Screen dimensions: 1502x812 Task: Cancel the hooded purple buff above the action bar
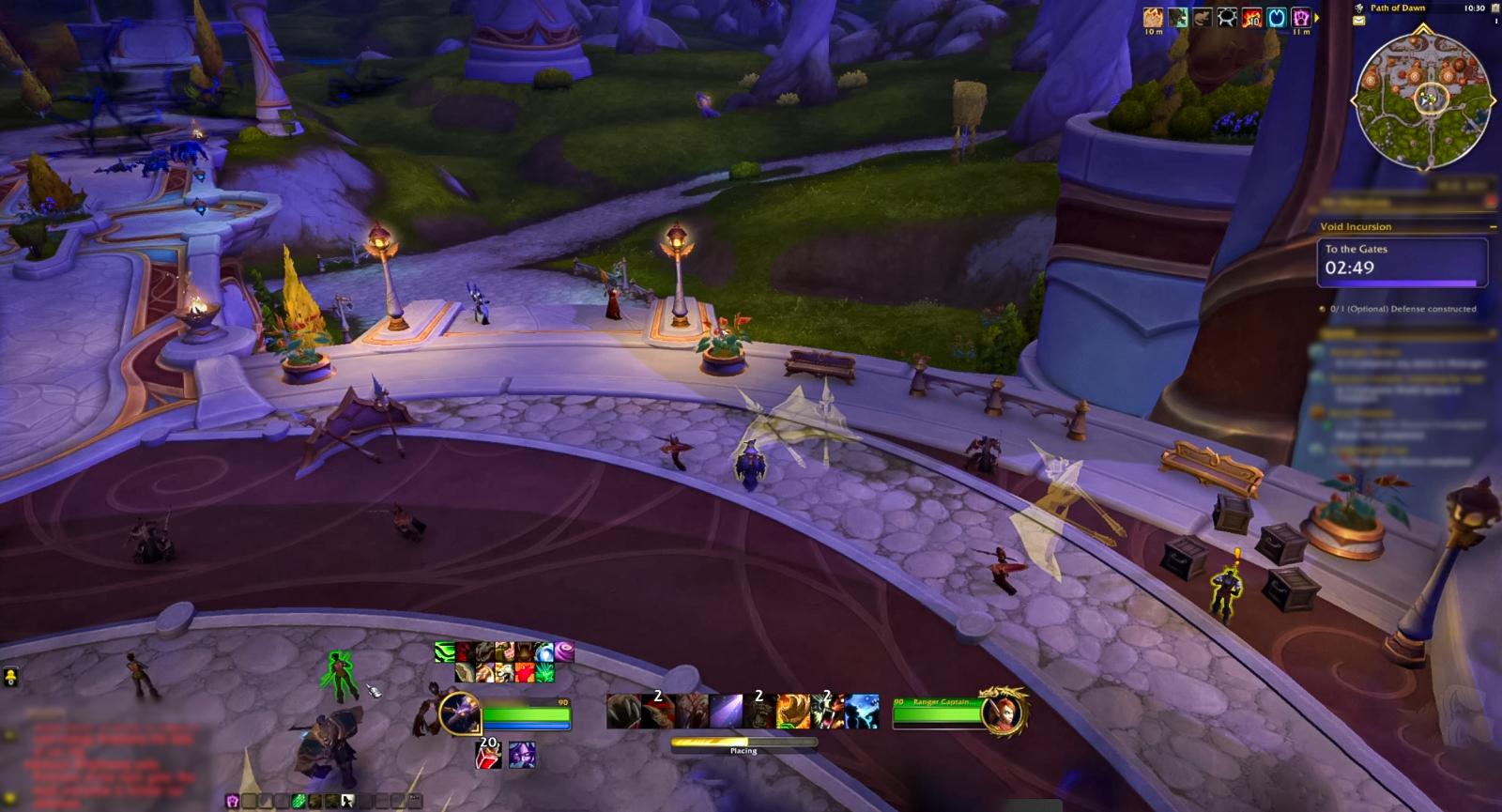(x=522, y=756)
